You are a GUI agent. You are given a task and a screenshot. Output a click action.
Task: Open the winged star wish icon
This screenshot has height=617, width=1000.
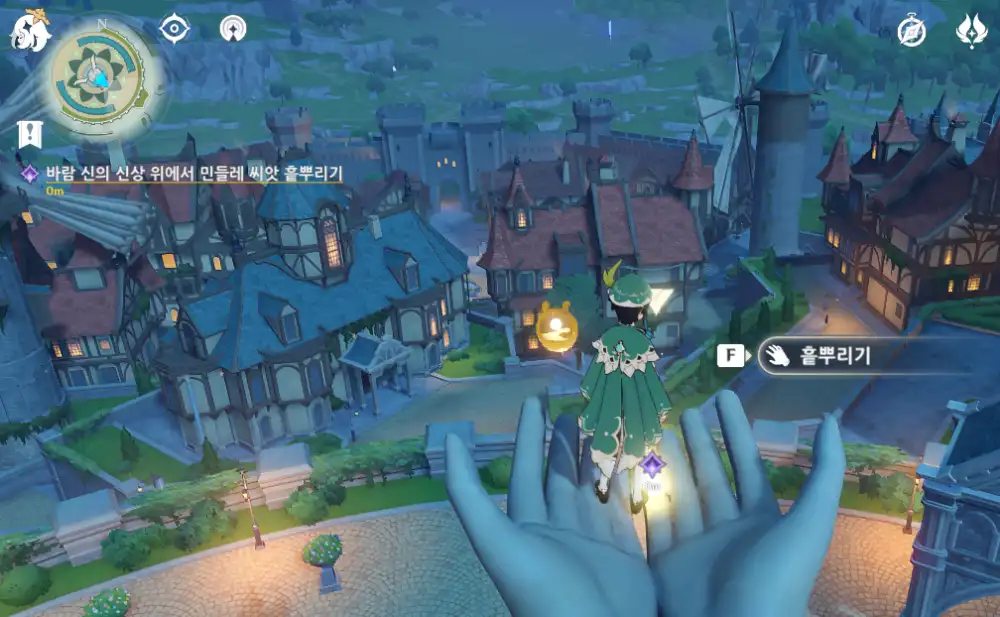972,30
